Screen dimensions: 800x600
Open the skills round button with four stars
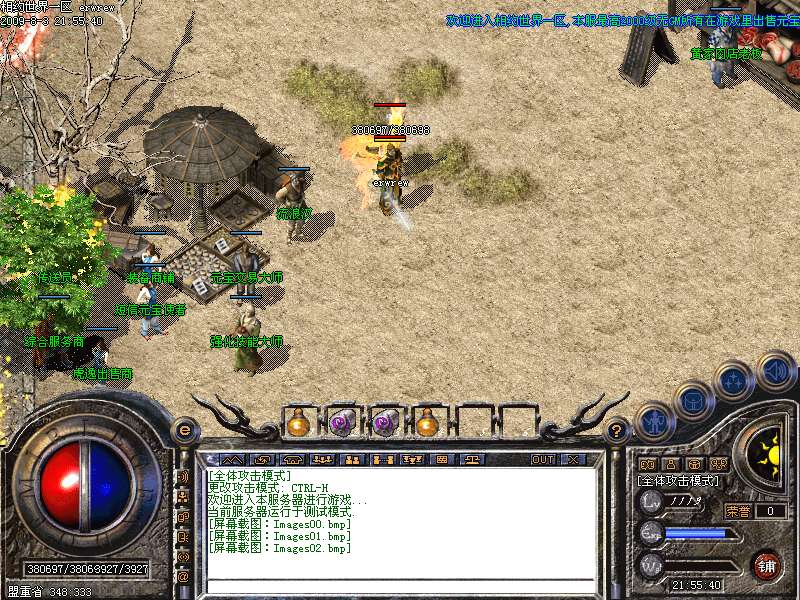tap(733, 381)
